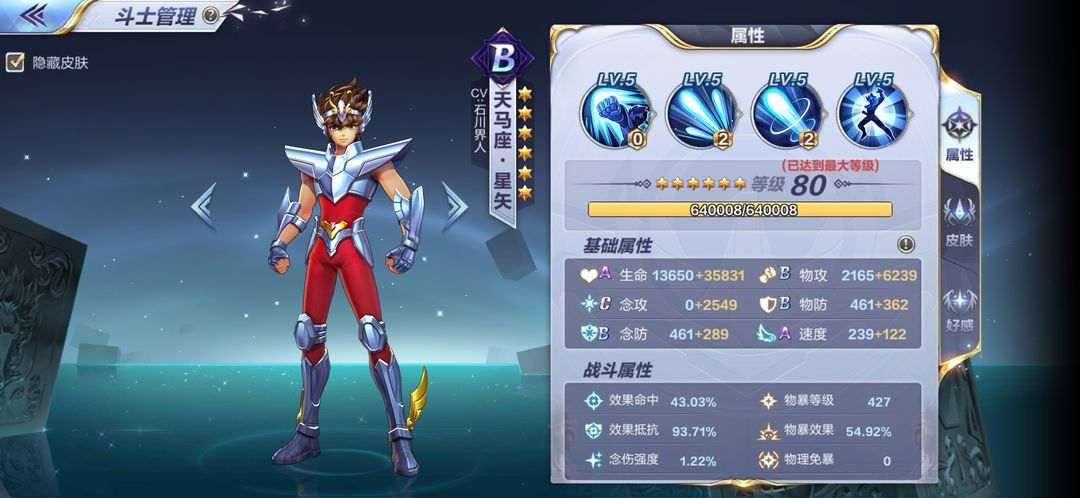Select the meteor streak skill icon
Screen dimensions: 1080x498
[x=701, y=111]
